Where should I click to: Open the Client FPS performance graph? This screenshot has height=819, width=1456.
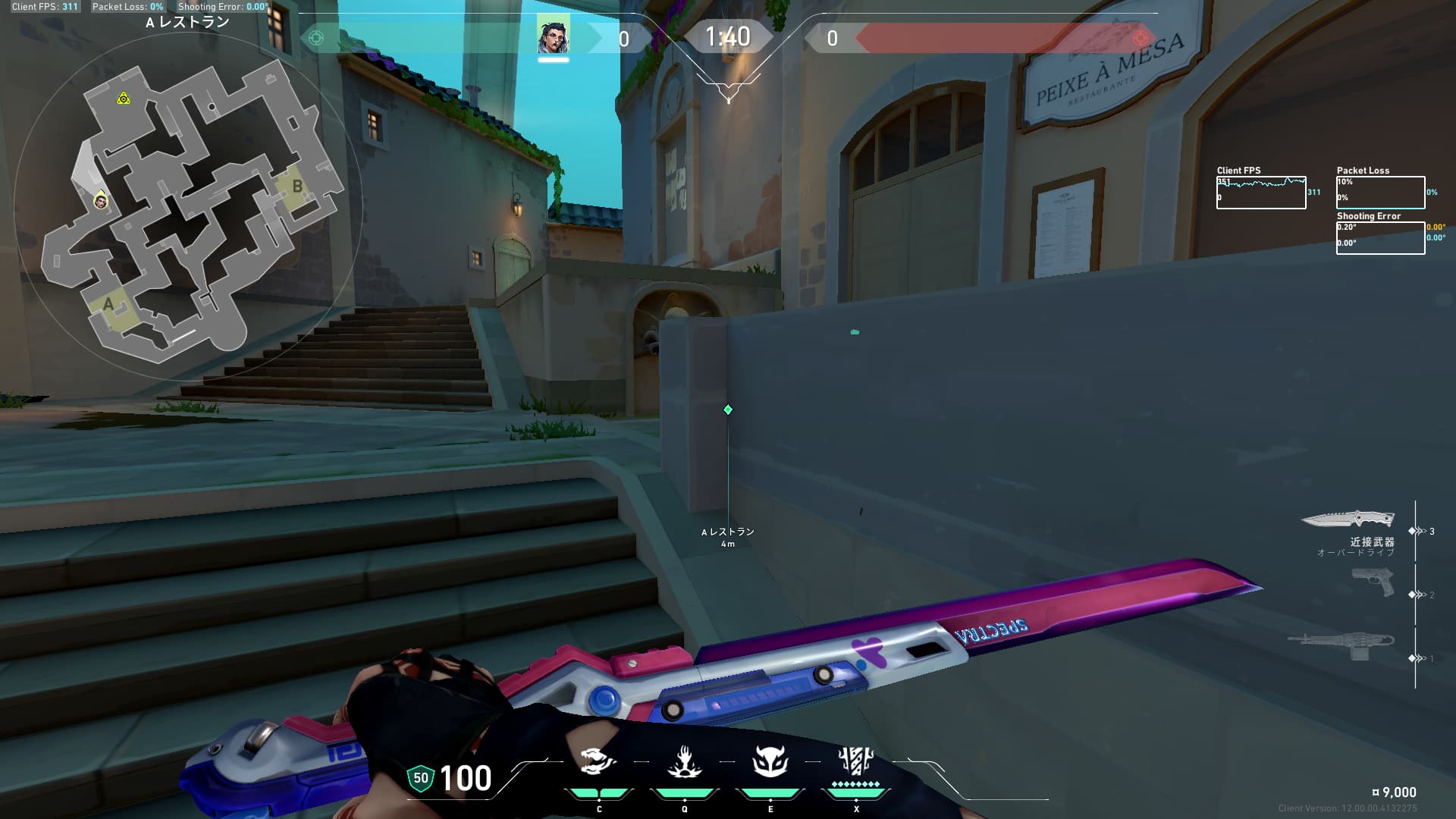point(1260,193)
